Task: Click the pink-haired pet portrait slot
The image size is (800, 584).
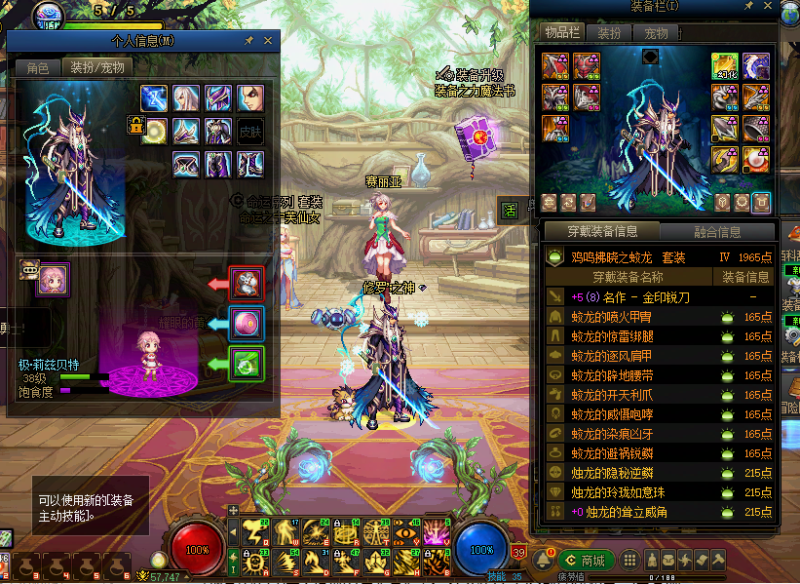Action: point(53,280)
